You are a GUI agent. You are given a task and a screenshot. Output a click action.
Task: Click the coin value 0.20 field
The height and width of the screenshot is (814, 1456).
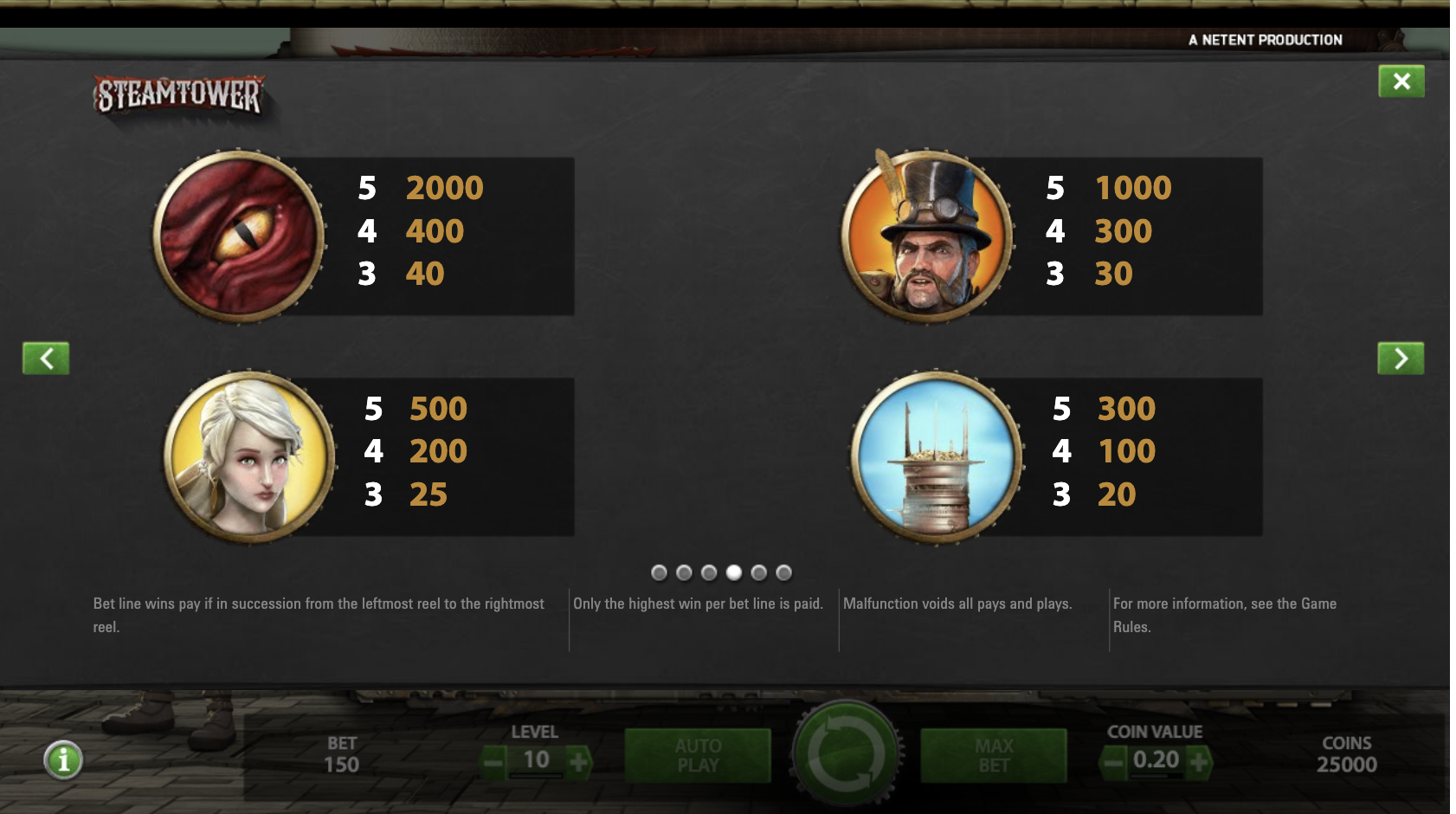coord(1156,760)
